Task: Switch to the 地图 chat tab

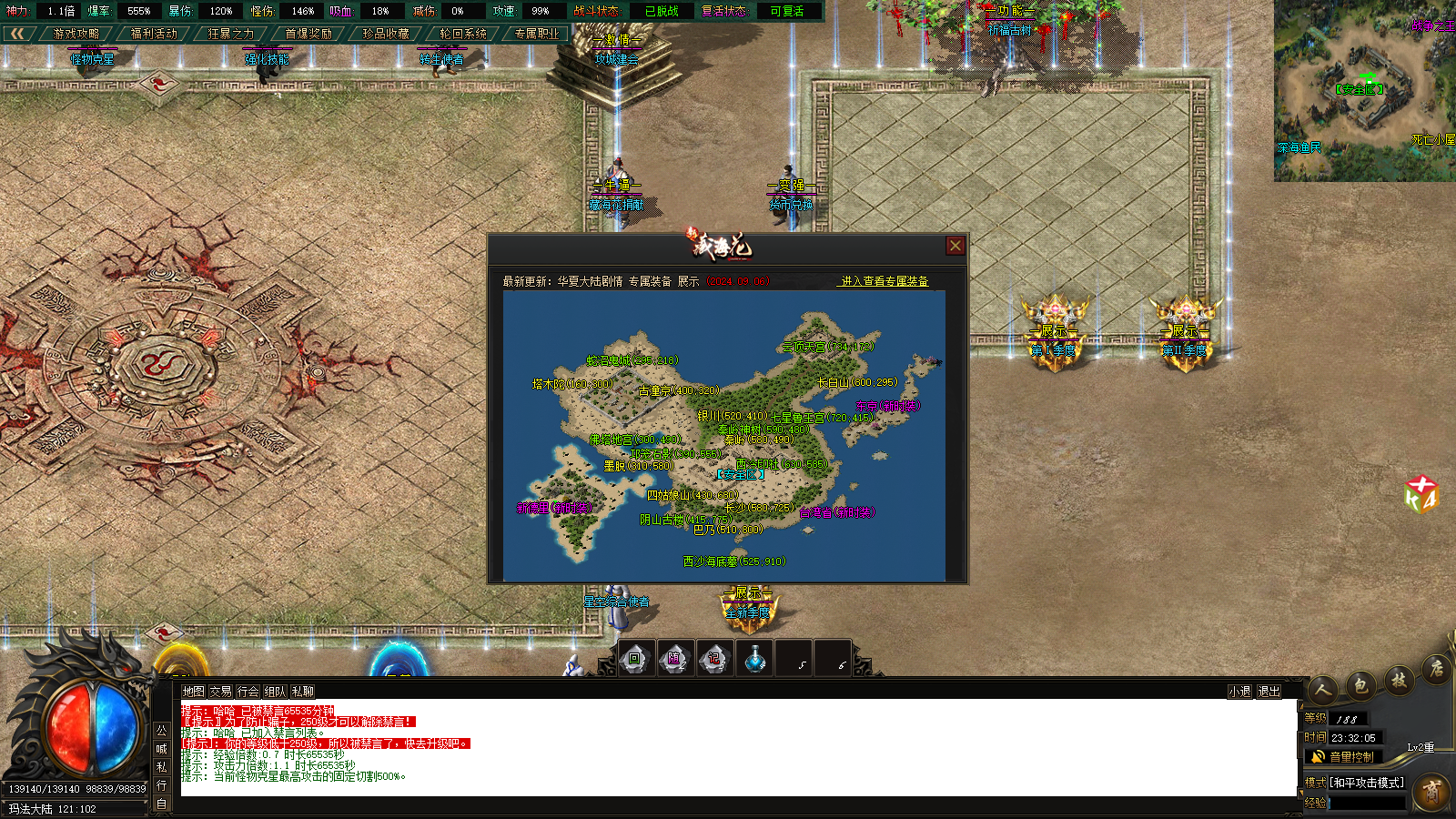Action: (193, 692)
